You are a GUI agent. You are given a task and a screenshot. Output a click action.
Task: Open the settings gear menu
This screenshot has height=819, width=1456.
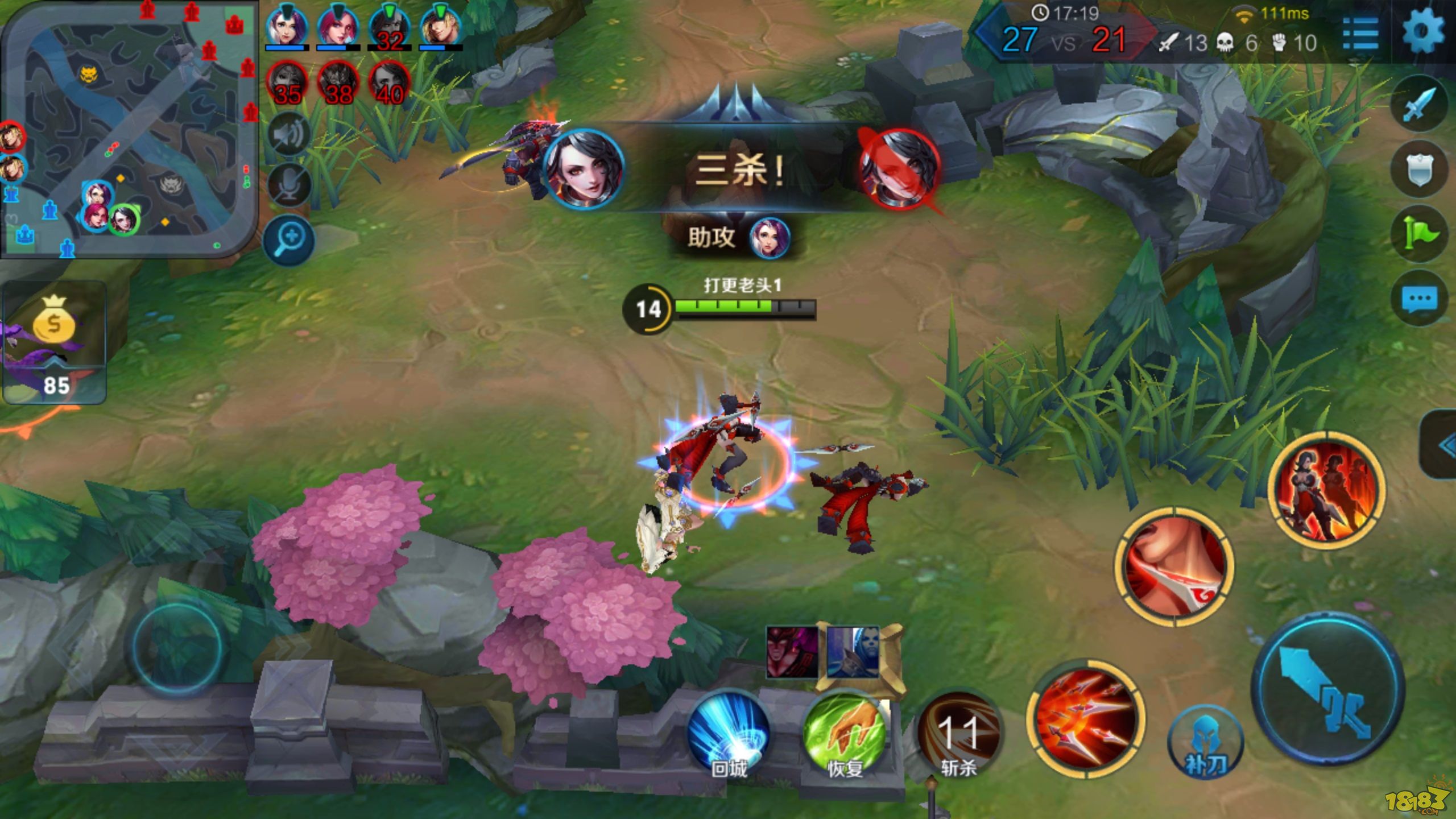(x=1423, y=32)
